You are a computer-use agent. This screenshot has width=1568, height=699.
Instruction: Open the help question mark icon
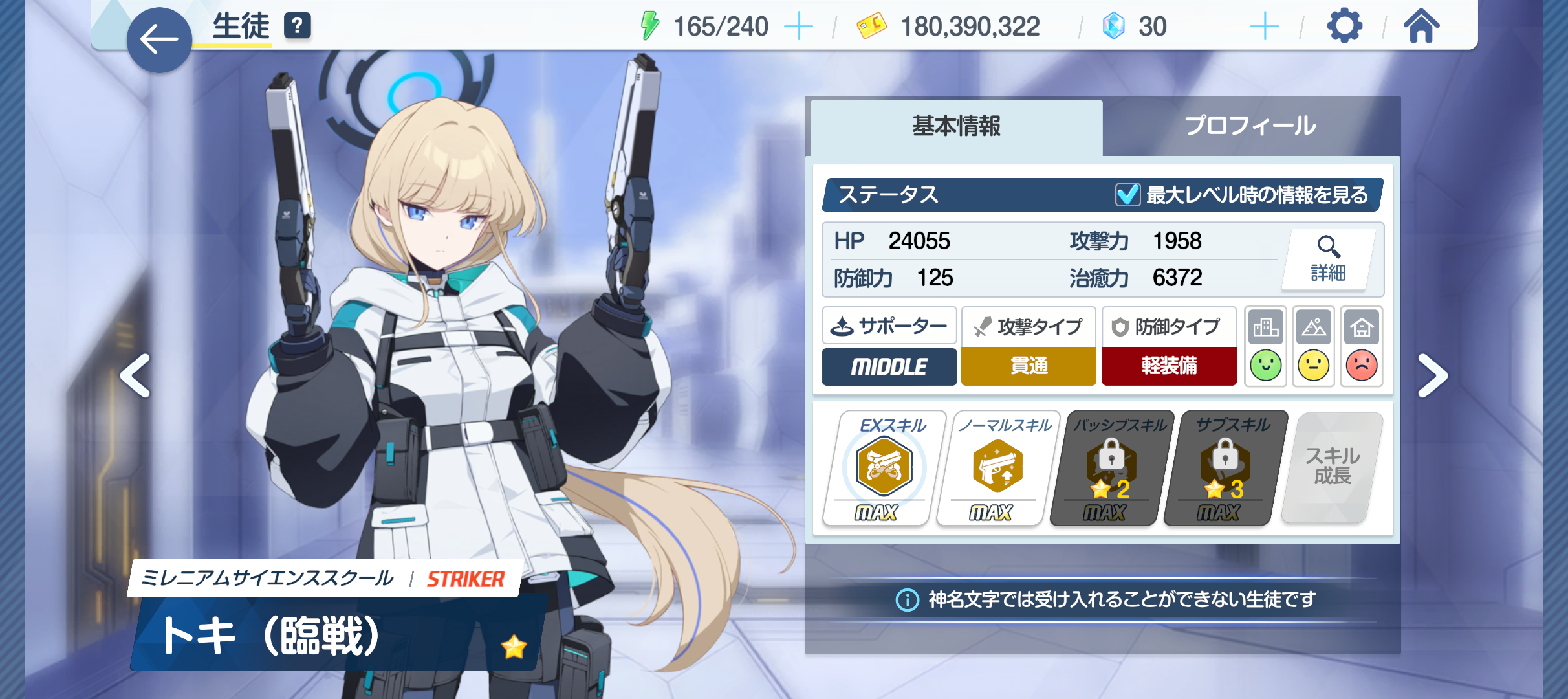coord(298,26)
